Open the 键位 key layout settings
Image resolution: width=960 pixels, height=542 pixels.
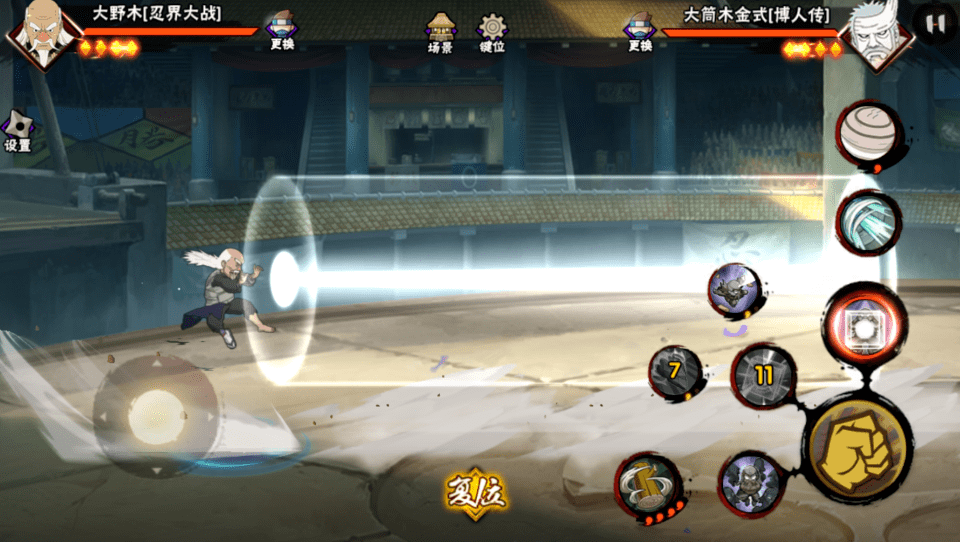click(x=491, y=32)
